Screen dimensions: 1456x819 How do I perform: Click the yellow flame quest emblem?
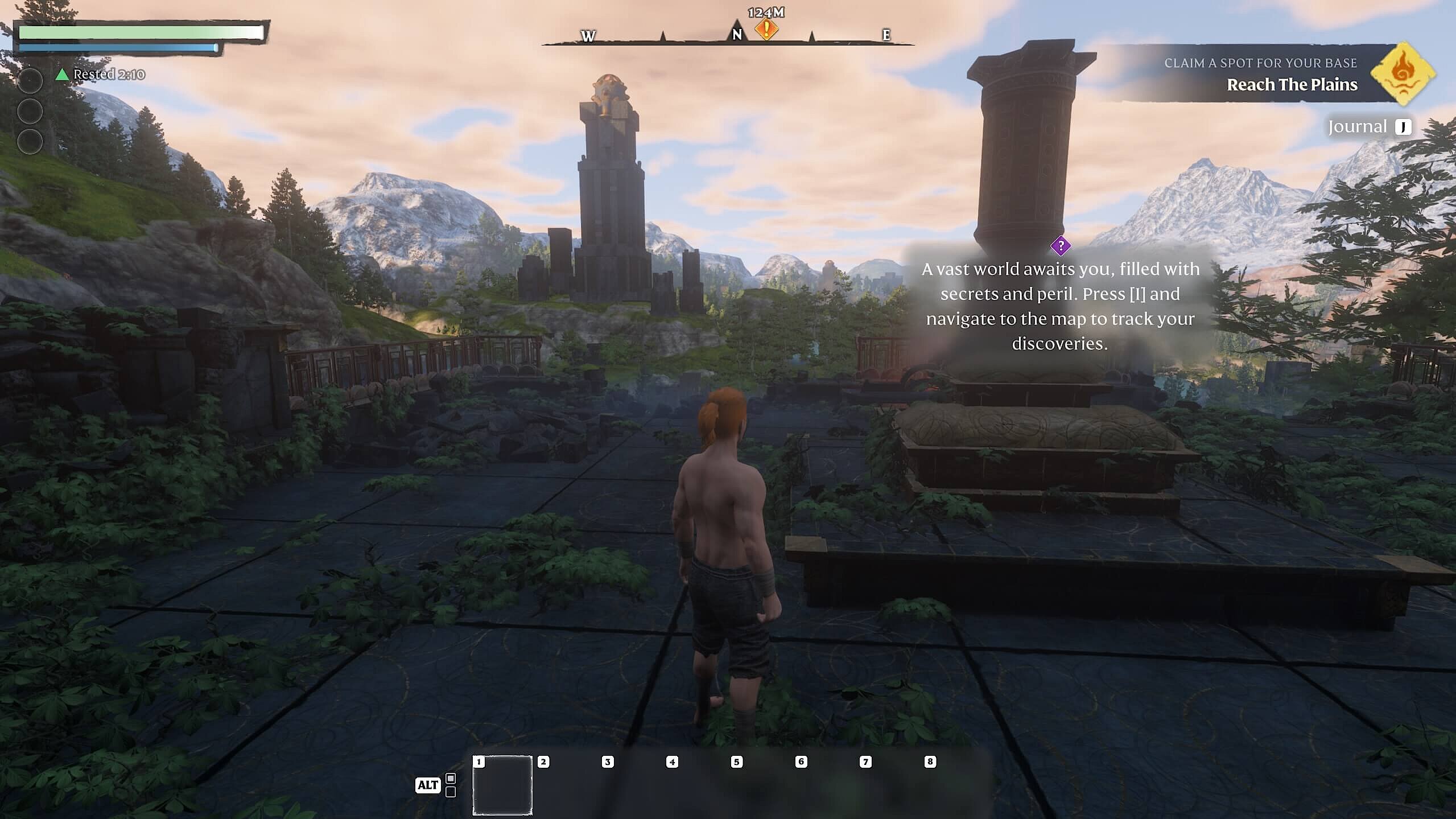pos(1402,73)
